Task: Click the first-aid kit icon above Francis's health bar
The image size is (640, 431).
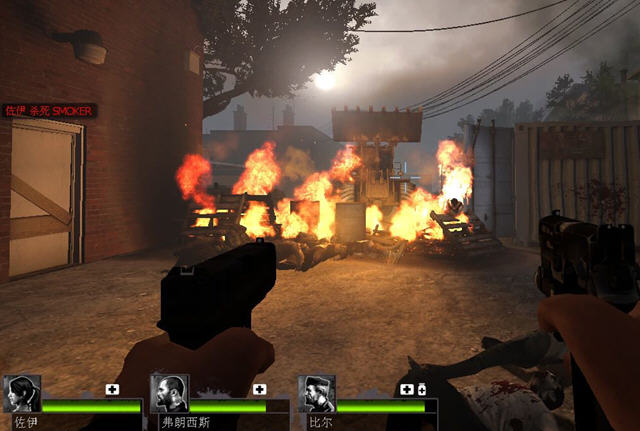Action: click(x=260, y=389)
